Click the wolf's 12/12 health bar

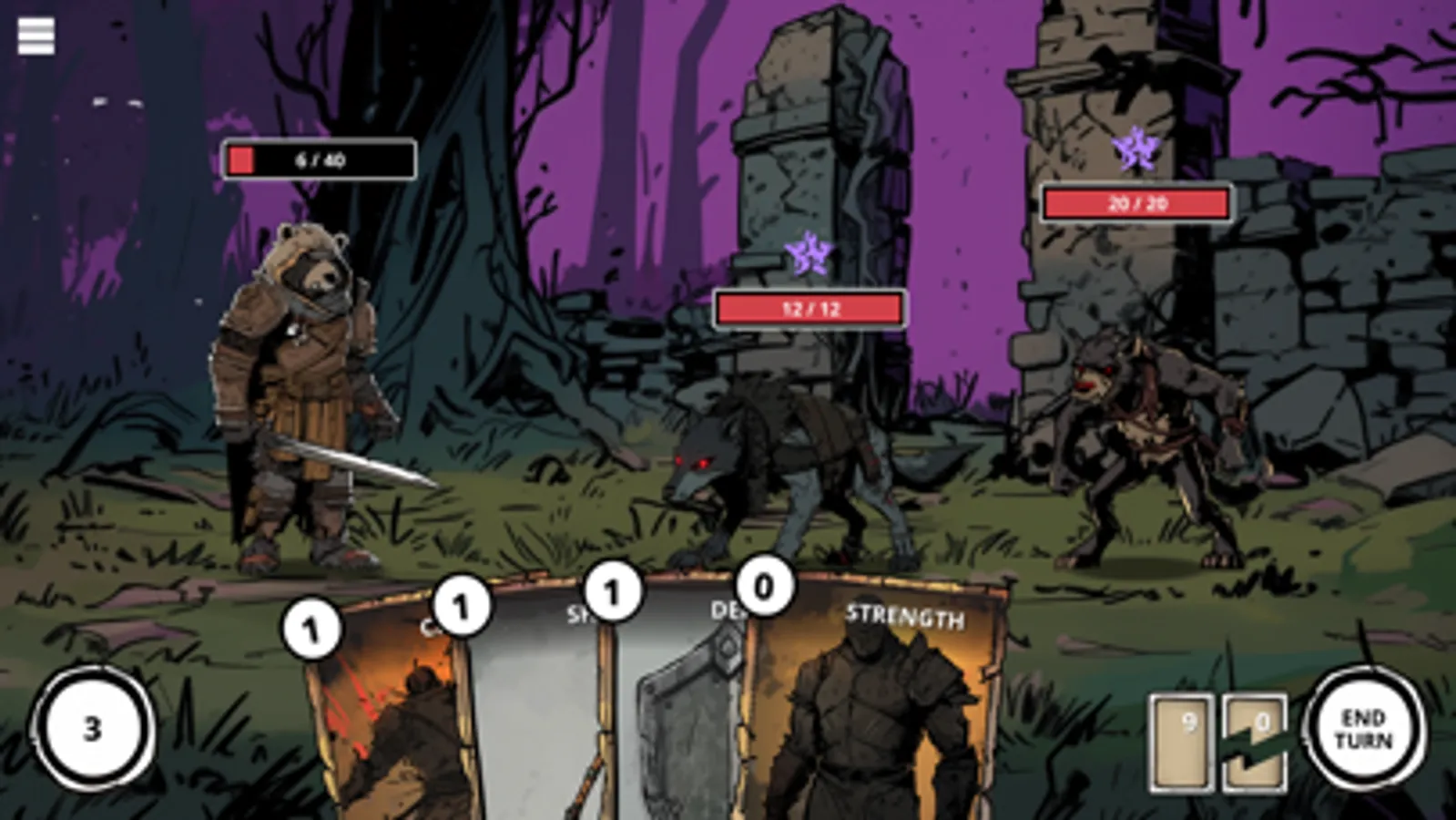[810, 308]
